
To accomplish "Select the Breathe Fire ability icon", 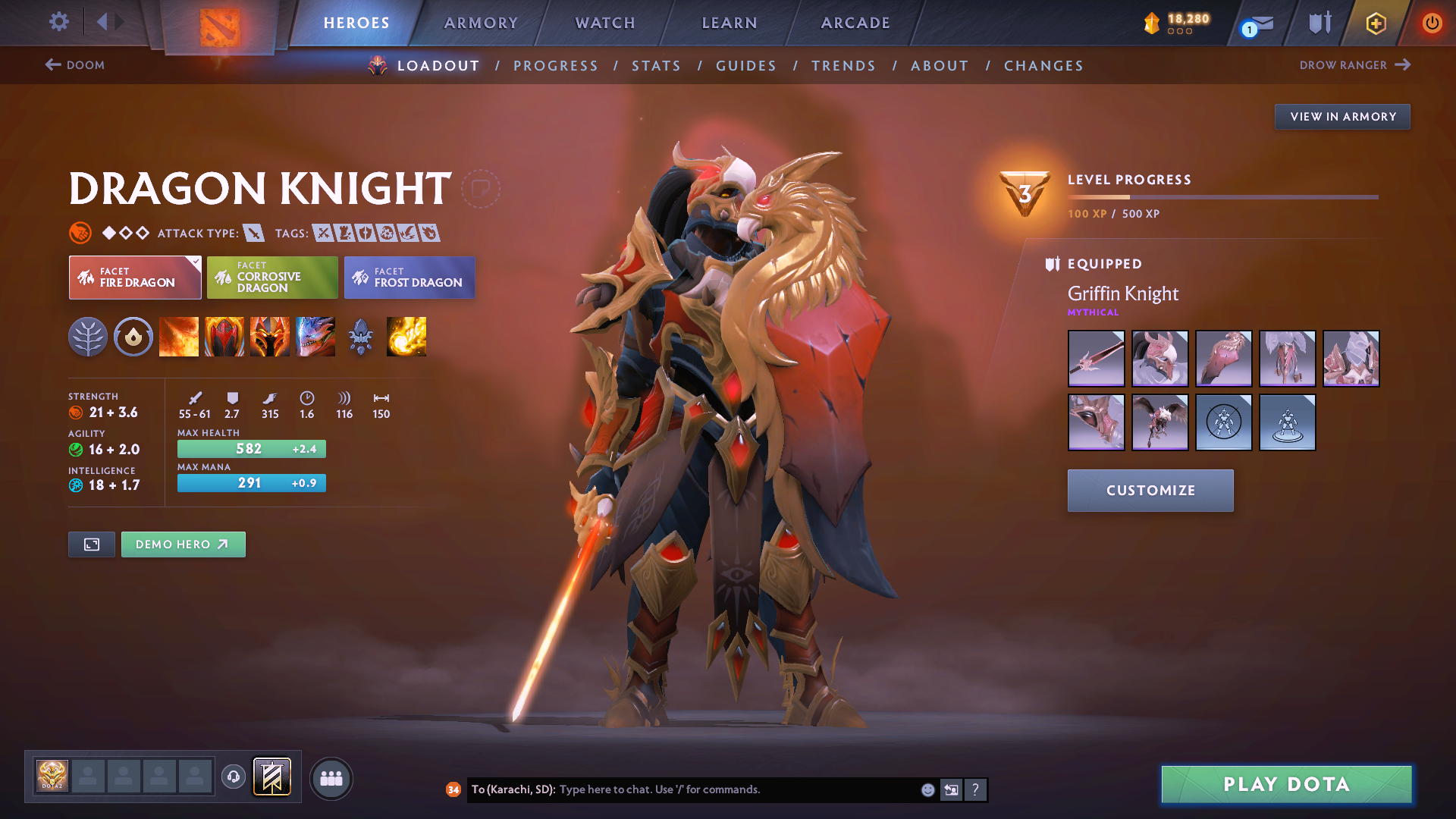I will click(x=179, y=337).
